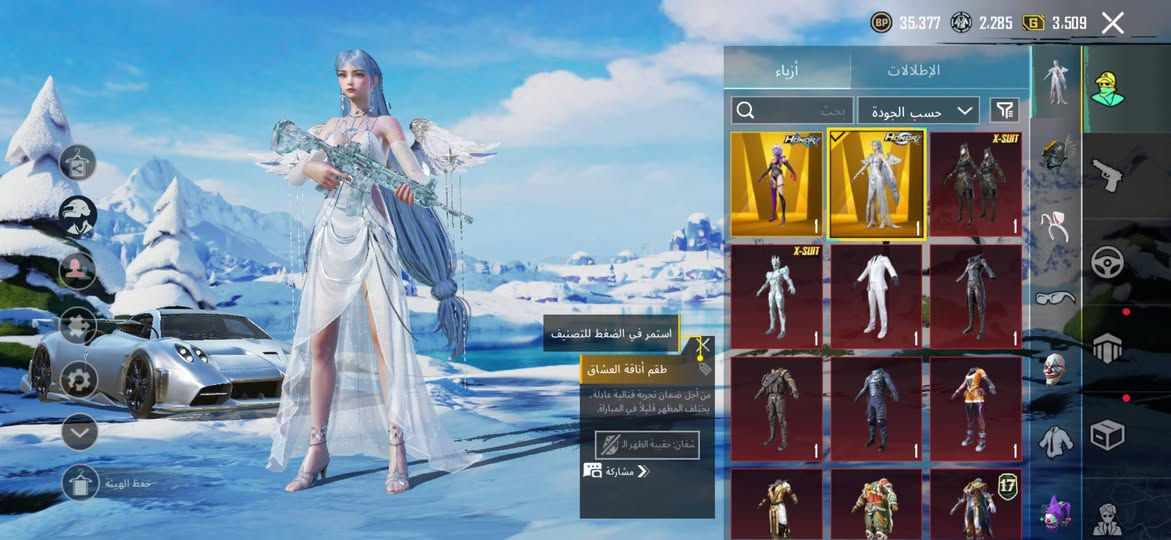1171x540 pixels.
Task: Choose the dual-character dark X-Suit tile
Action: point(976,185)
